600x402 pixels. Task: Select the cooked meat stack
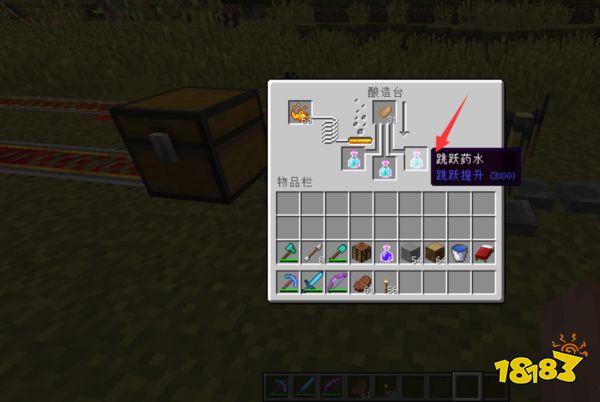[360, 282]
